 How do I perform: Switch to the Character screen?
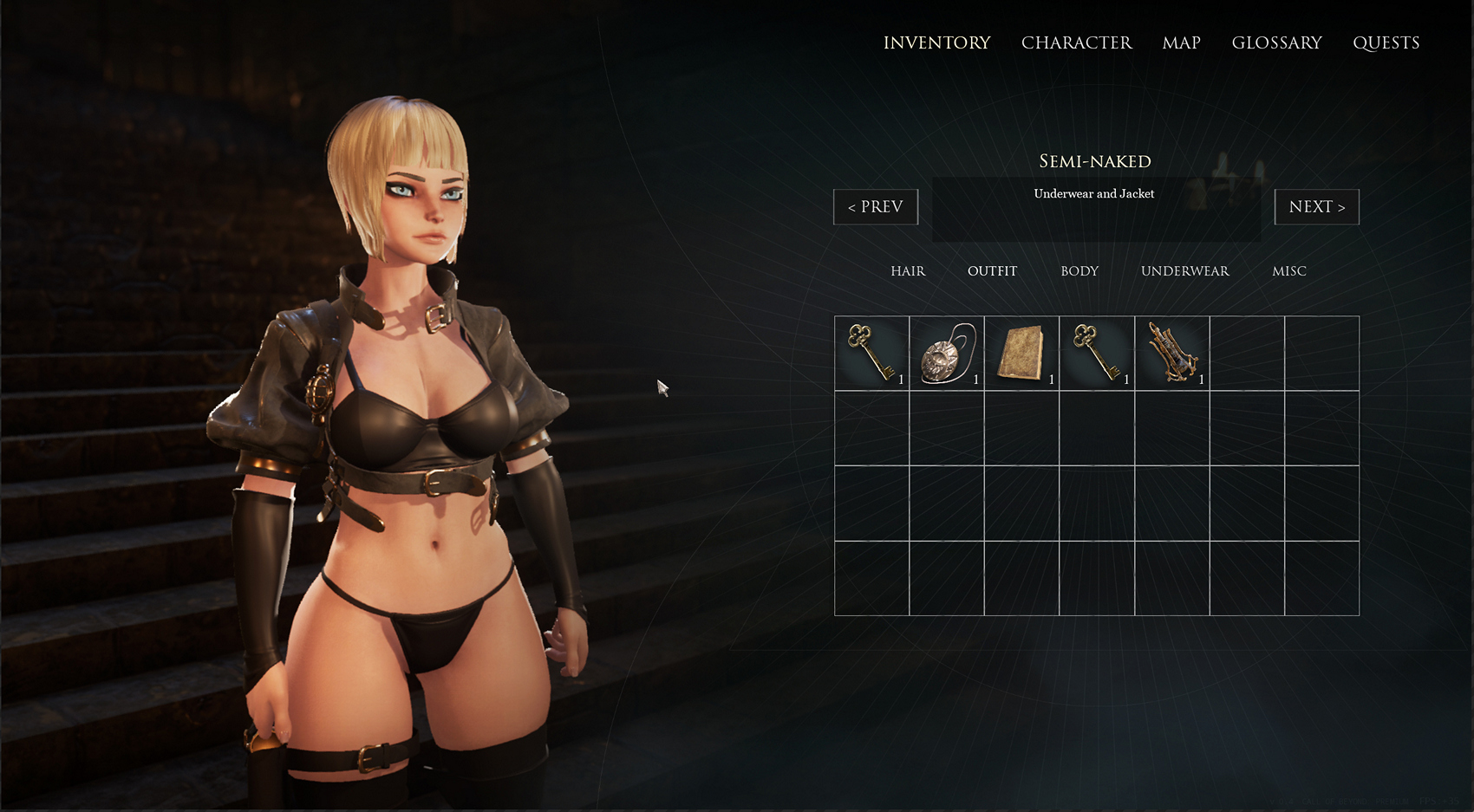point(1076,42)
